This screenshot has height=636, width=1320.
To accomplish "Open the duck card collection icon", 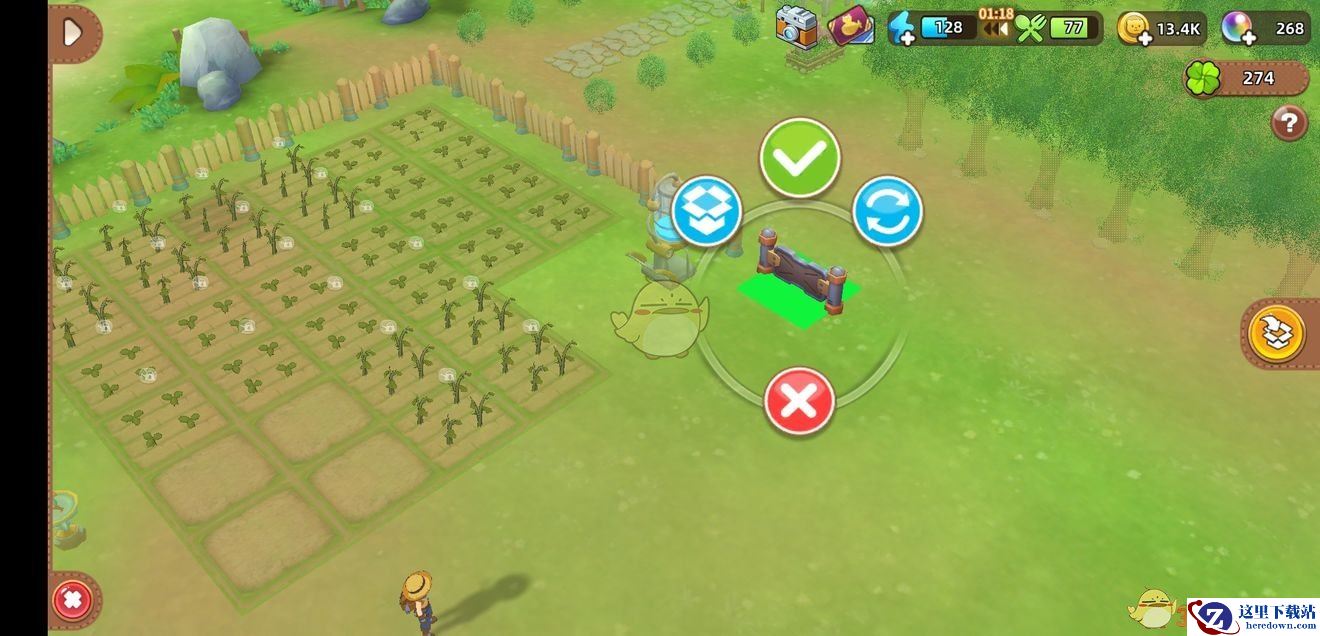I will click(x=850, y=27).
